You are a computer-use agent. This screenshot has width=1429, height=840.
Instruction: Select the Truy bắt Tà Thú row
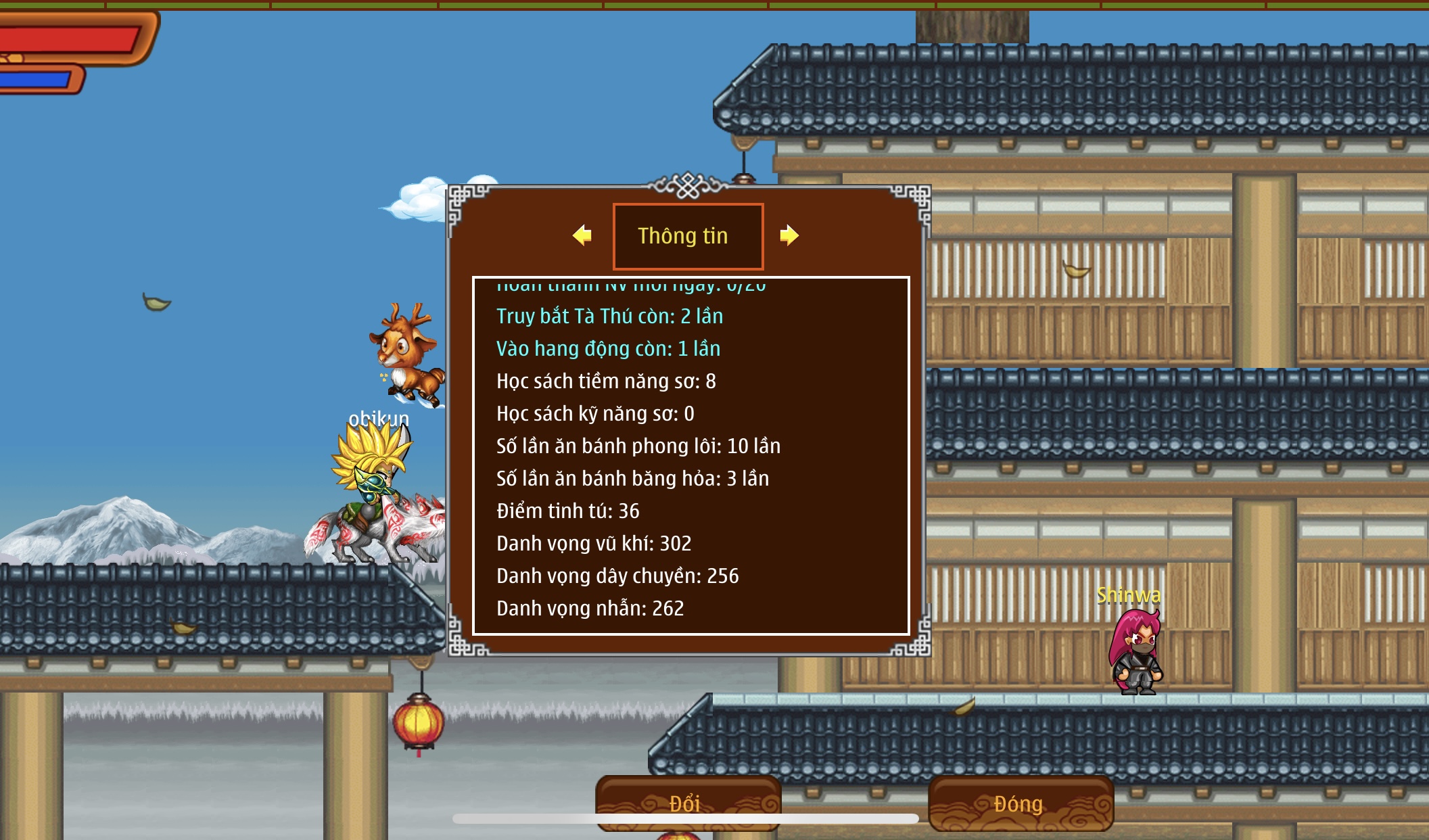(x=609, y=317)
